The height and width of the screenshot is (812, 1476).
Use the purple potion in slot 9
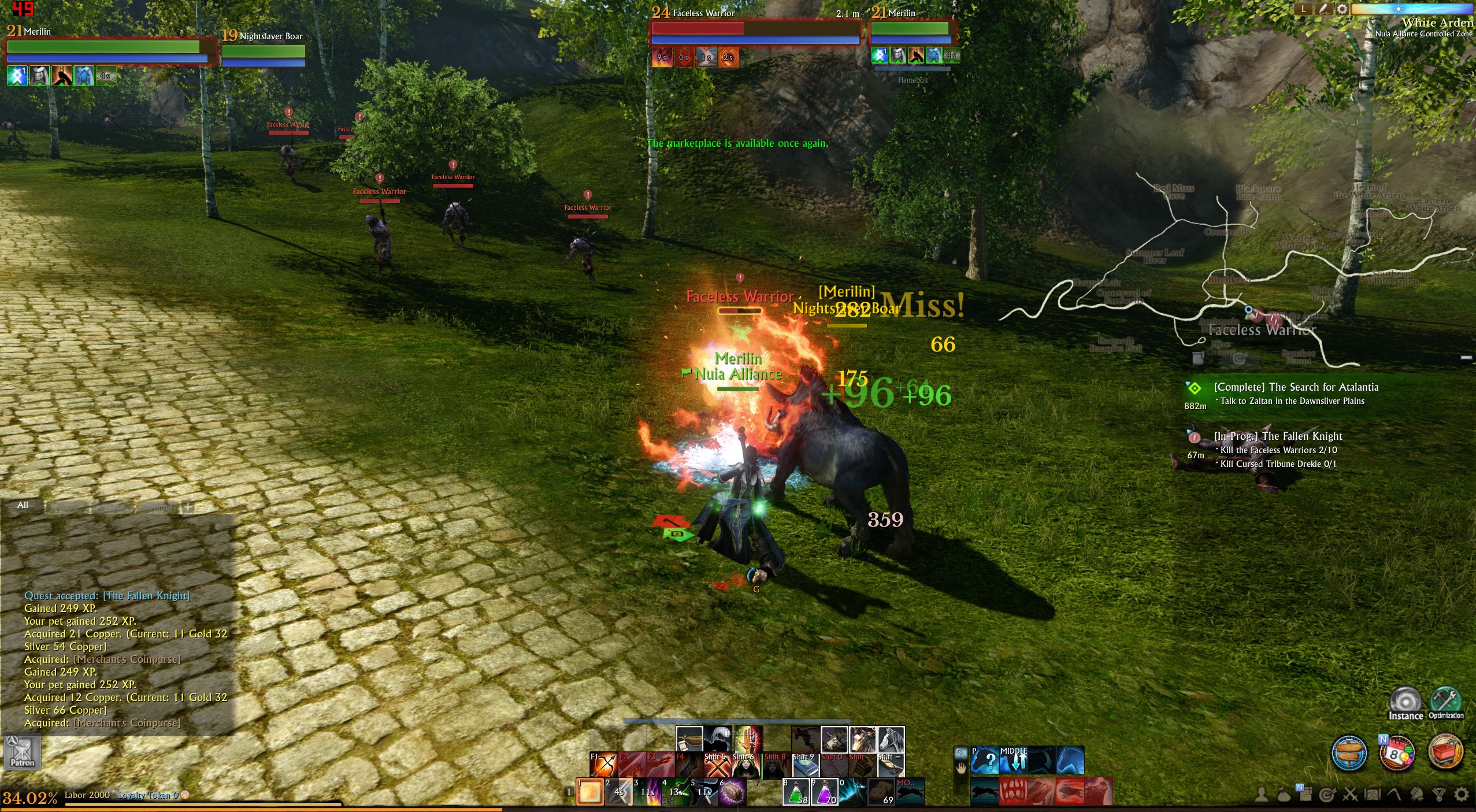(824, 792)
